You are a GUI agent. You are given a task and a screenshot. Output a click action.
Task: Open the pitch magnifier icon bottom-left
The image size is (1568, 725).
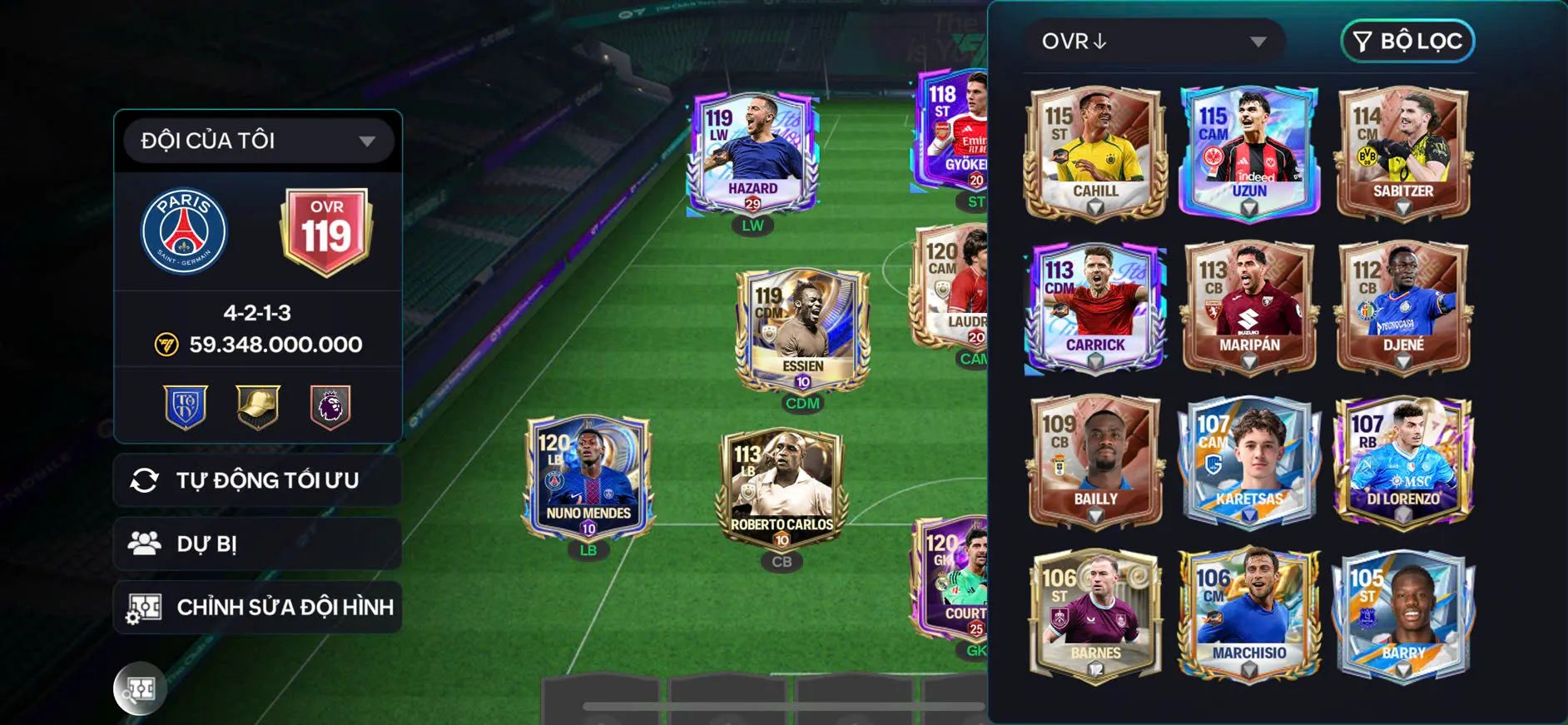pos(140,689)
